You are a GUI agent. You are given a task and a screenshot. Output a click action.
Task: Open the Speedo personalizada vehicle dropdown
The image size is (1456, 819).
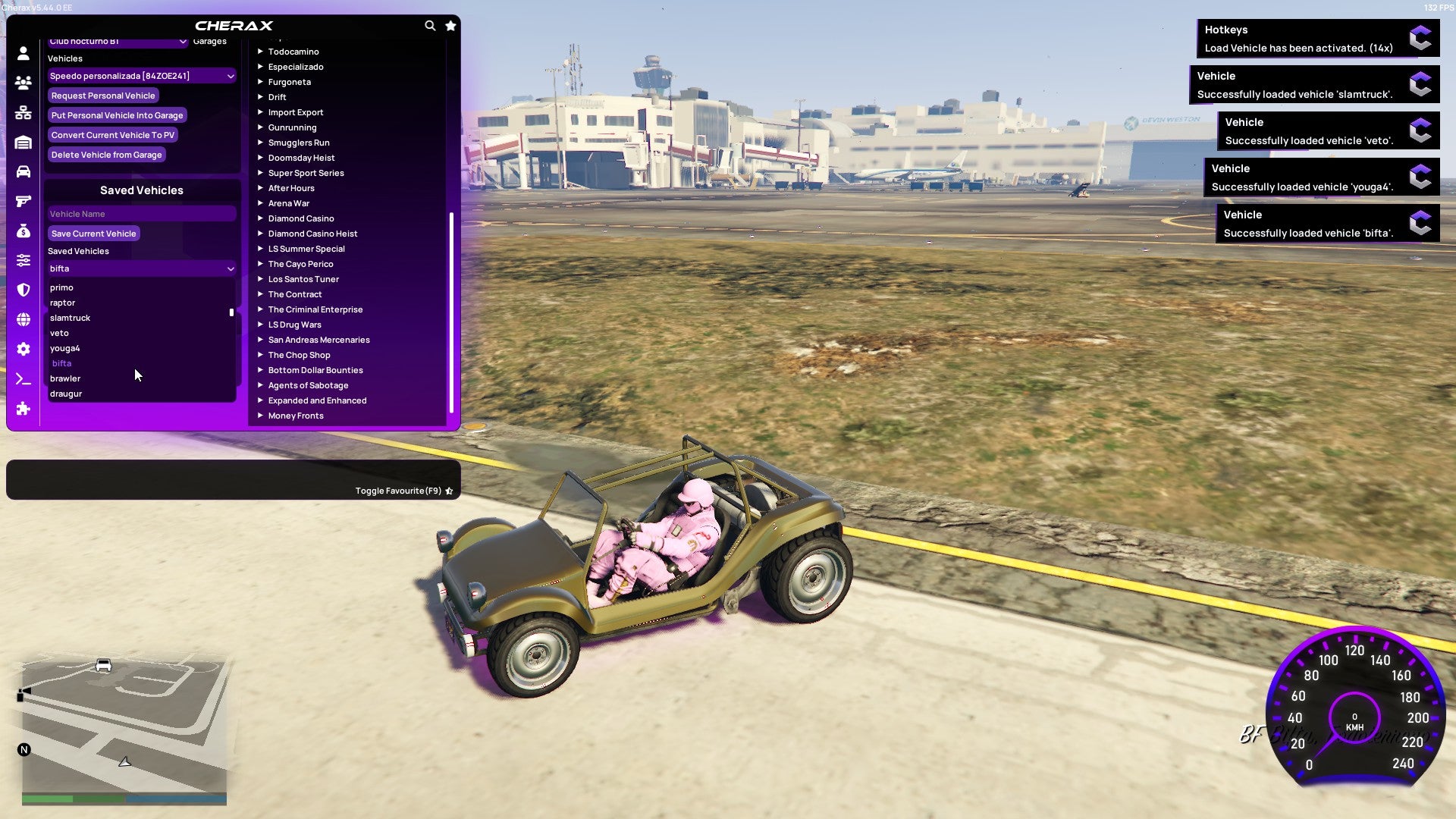tap(141, 76)
